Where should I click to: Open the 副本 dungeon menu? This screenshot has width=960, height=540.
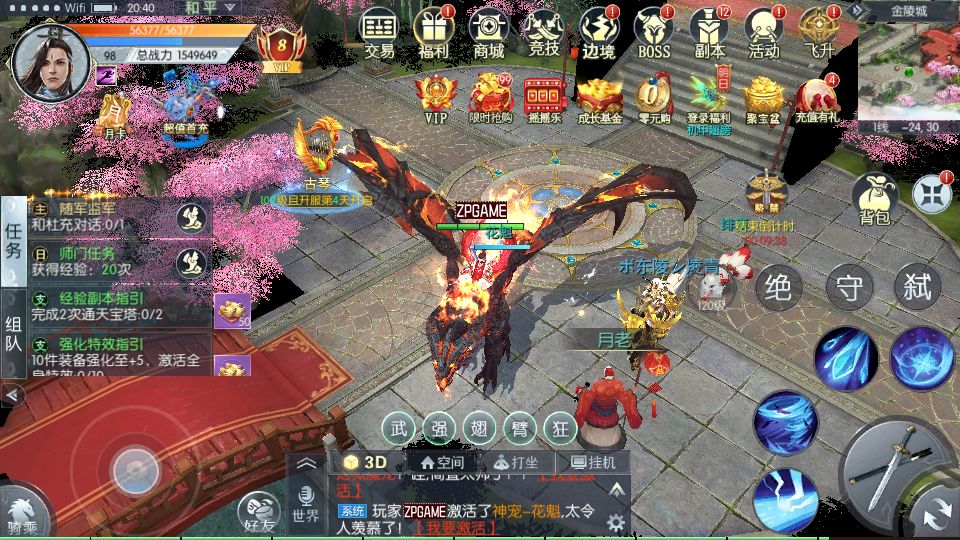pyautogui.click(x=709, y=32)
